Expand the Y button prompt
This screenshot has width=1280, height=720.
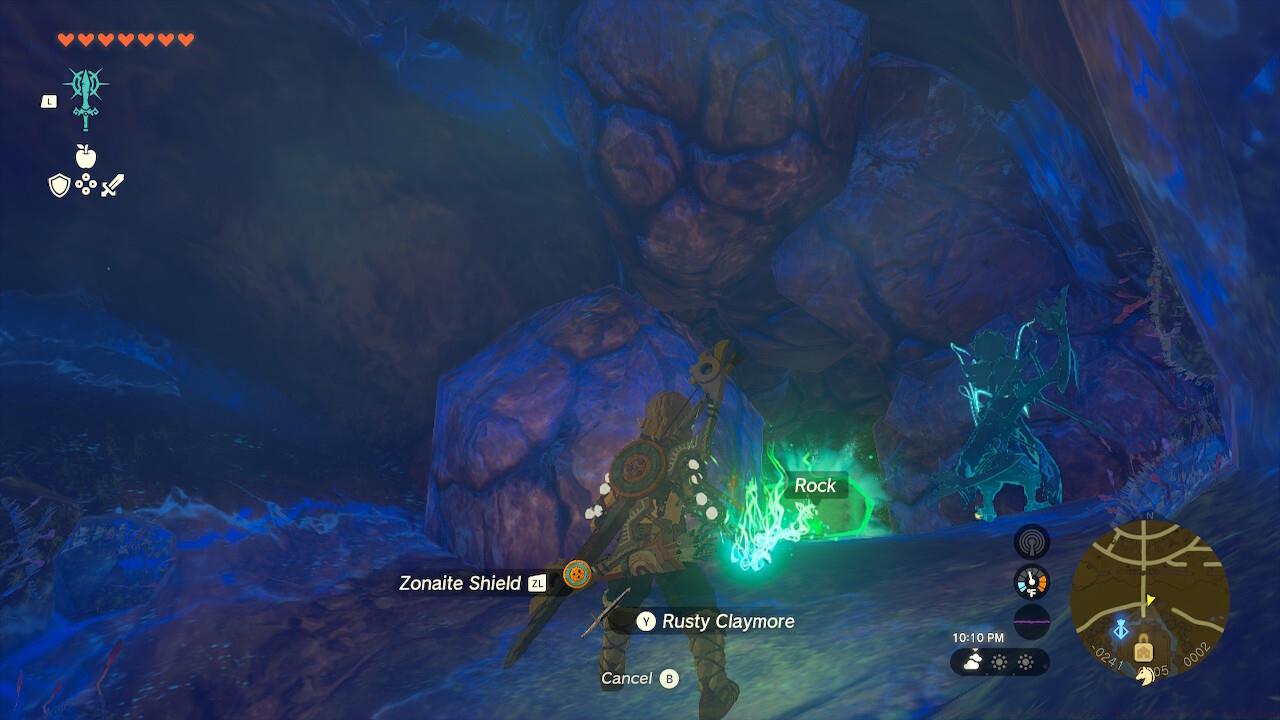point(645,621)
